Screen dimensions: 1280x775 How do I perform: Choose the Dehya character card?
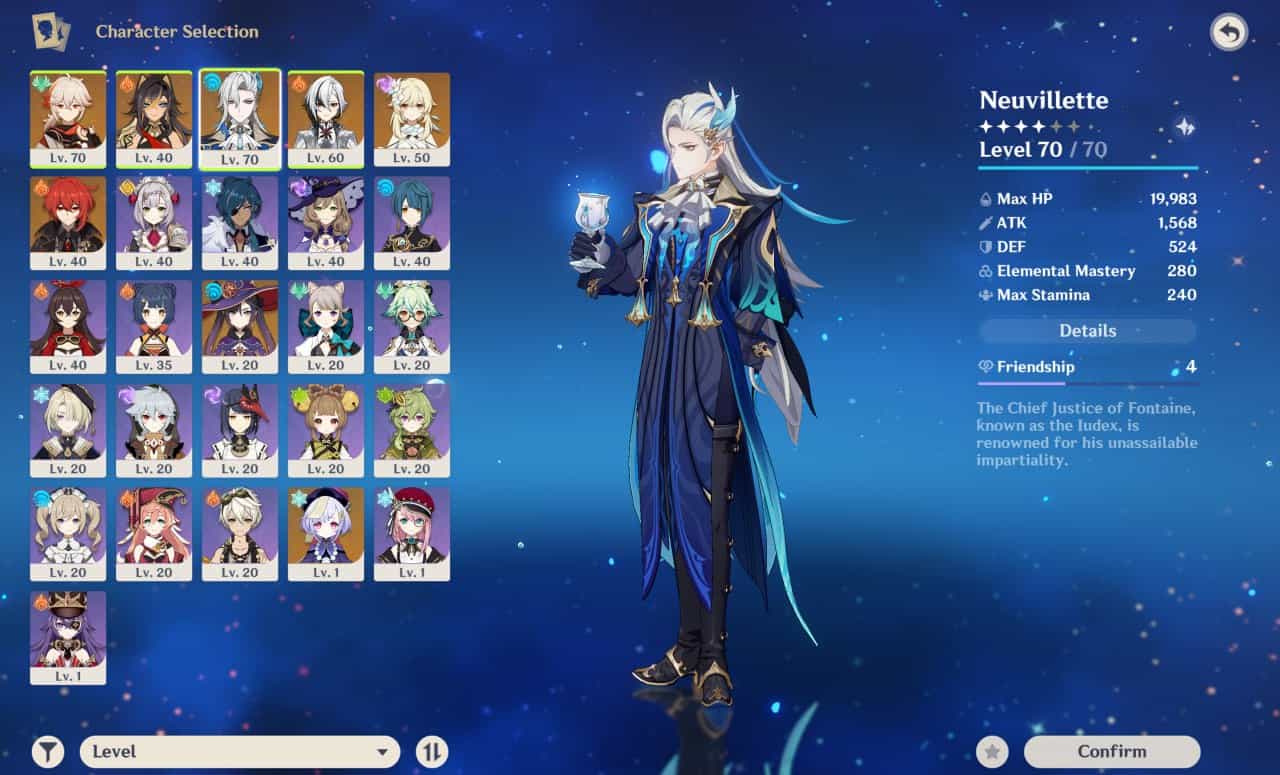pos(154,119)
